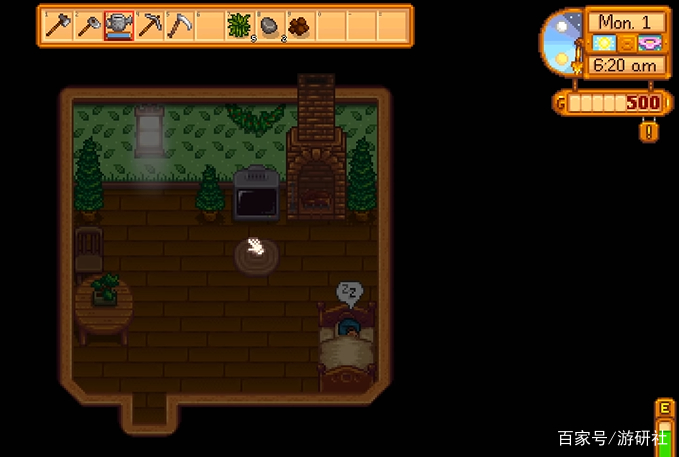The image size is (679, 457).
Task: Choose the brown seeds slot
Action: click(300, 25)
